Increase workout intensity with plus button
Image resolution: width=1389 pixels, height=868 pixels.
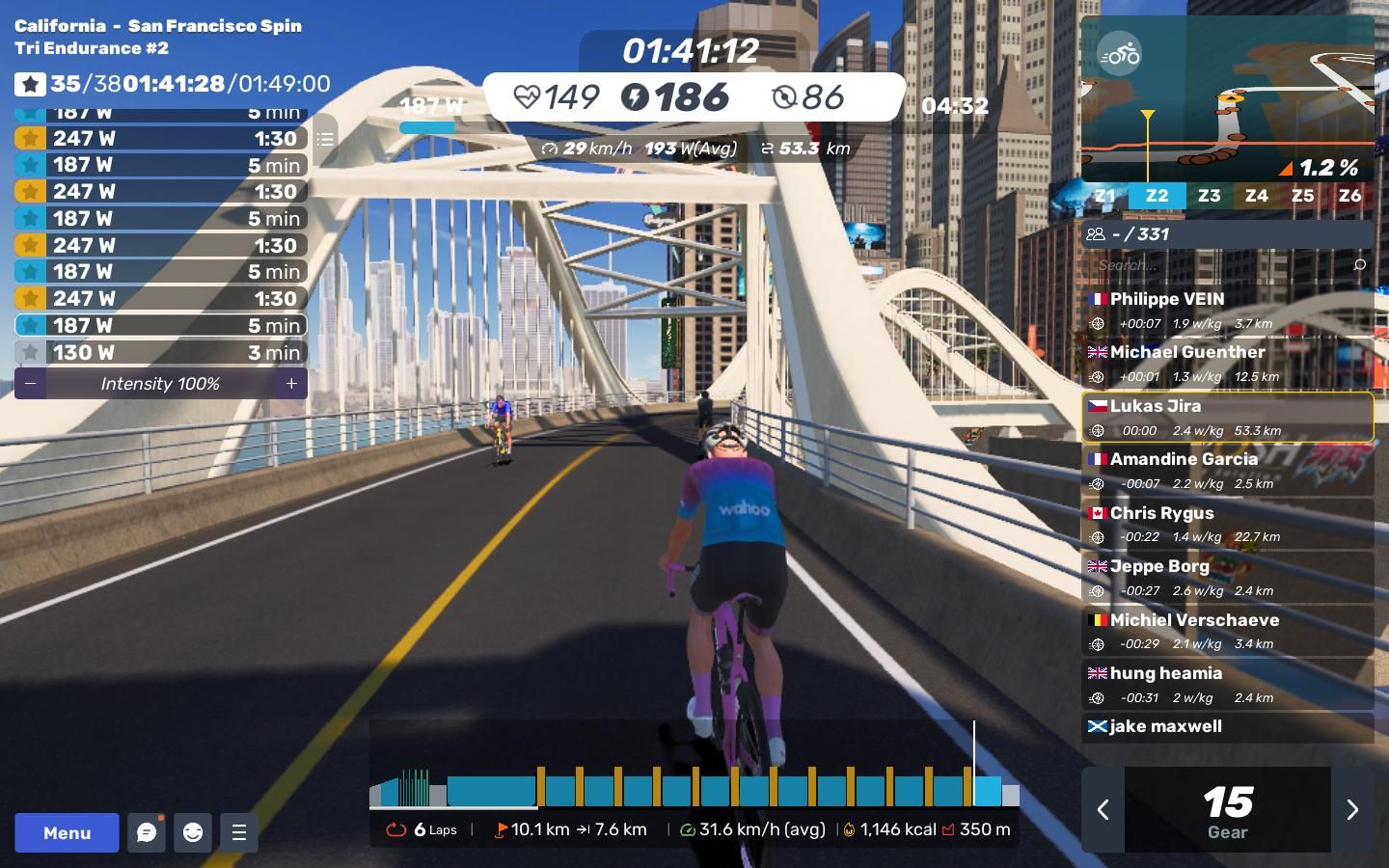(x=291, y=384)
